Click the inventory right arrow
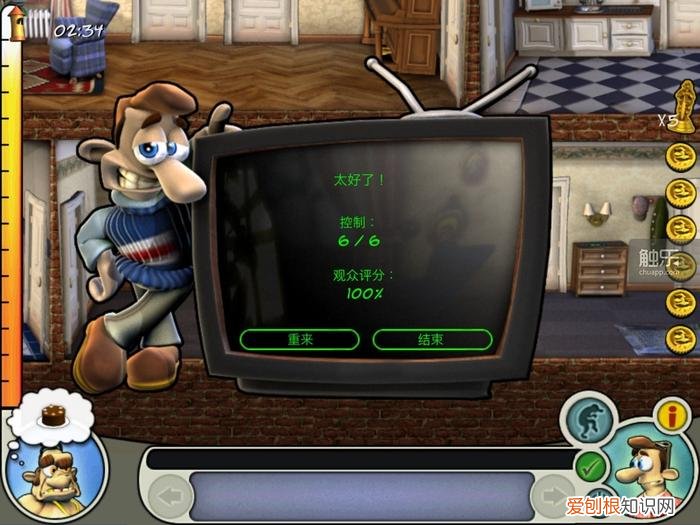Screen dimensions: 700x525 [x=553, y=496]
